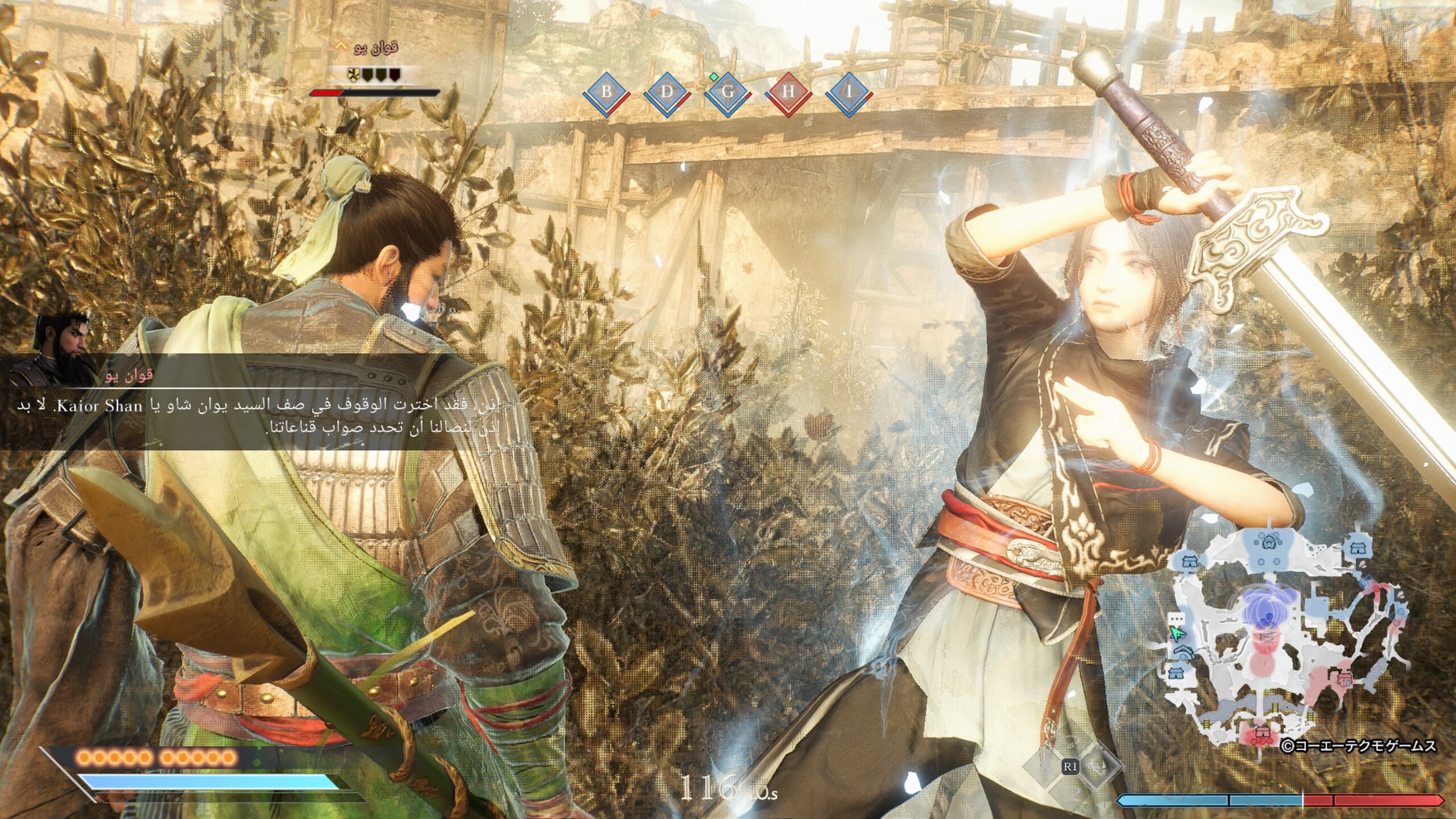The width and height of the screenshot is (1456, 819).
Task: Select the base G marker
Action: (730, 91)
